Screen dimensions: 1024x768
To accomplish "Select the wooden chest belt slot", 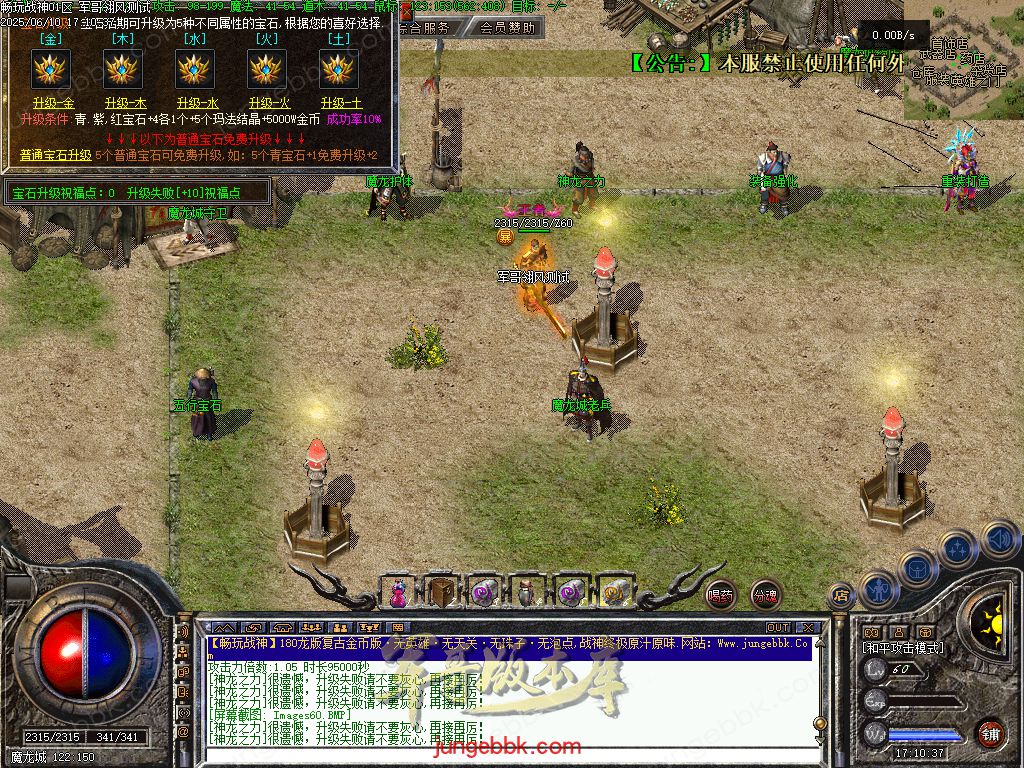I will (440, 593).
